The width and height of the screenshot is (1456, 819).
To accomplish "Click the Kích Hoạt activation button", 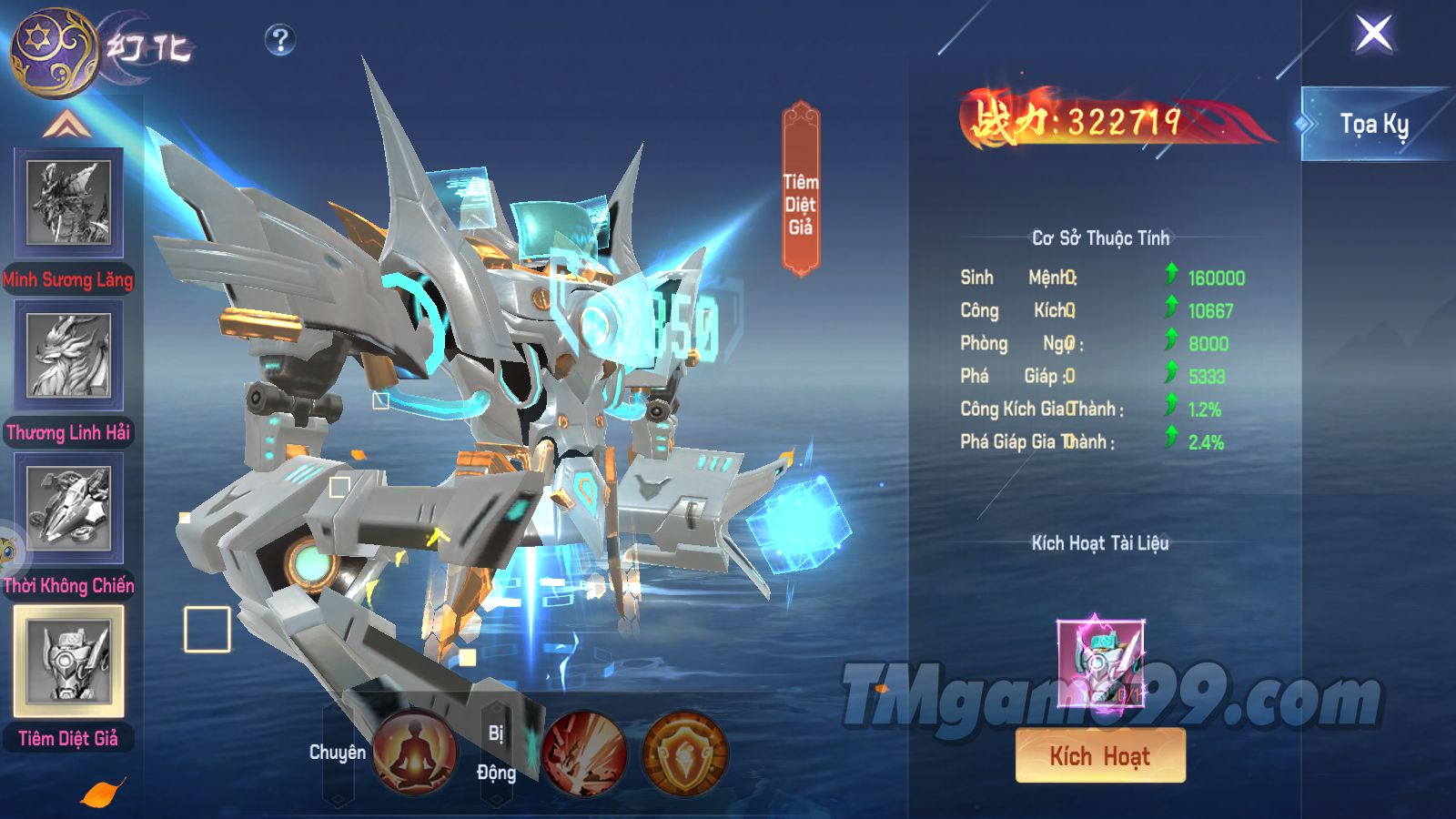I will [1100, 755].
